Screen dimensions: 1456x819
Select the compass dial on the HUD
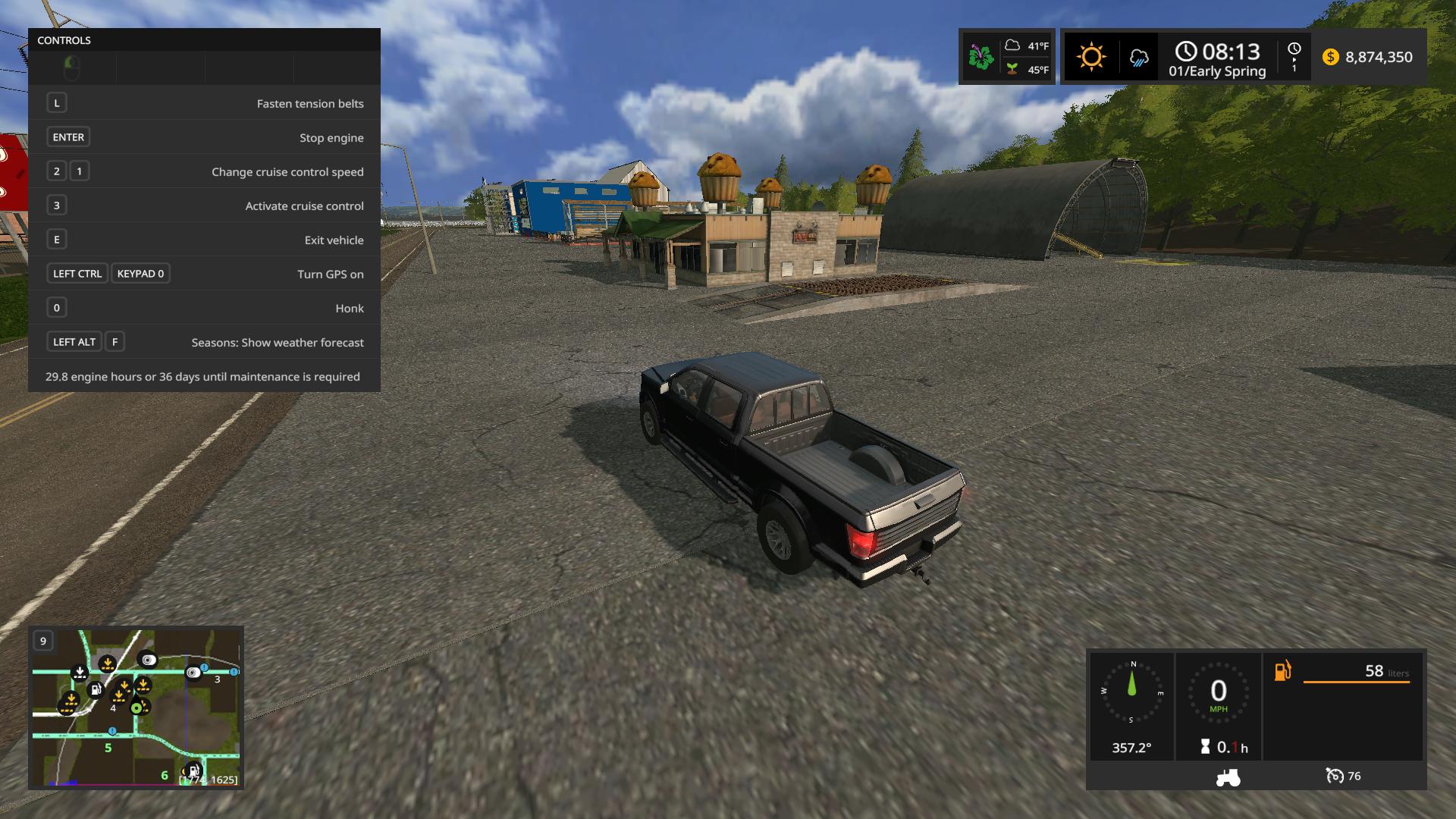(1131, 692)
